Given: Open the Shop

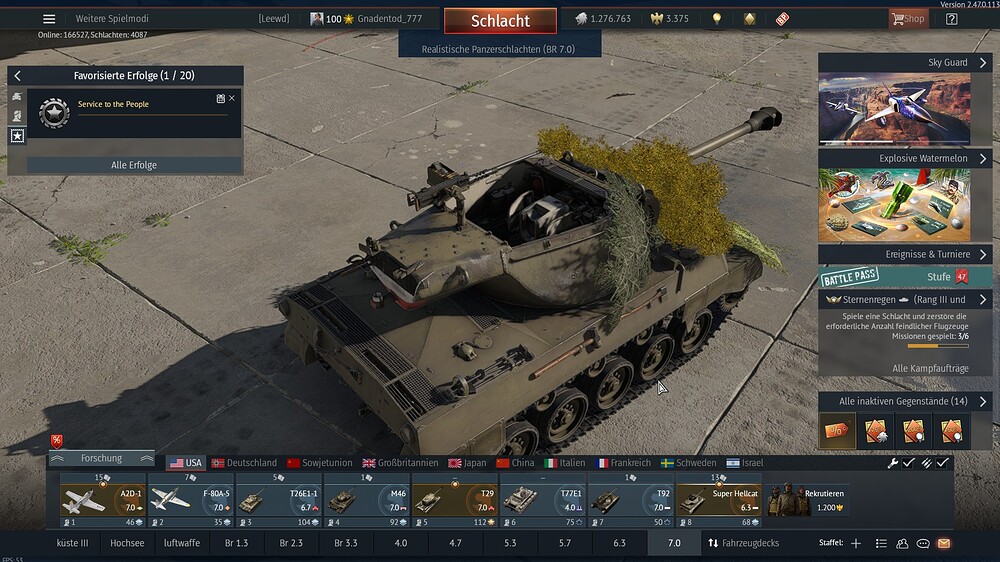Looking at the screenshot, I should (x=908, y=19).
